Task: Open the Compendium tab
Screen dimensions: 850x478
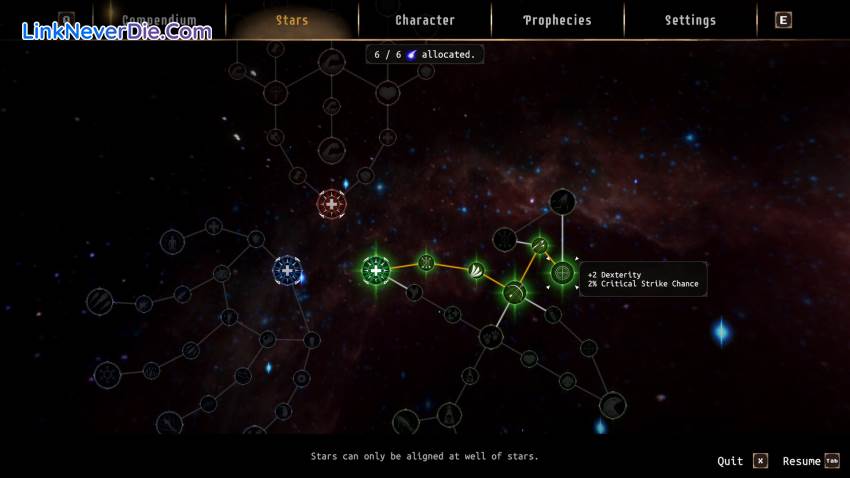Action: pos(159,20)
